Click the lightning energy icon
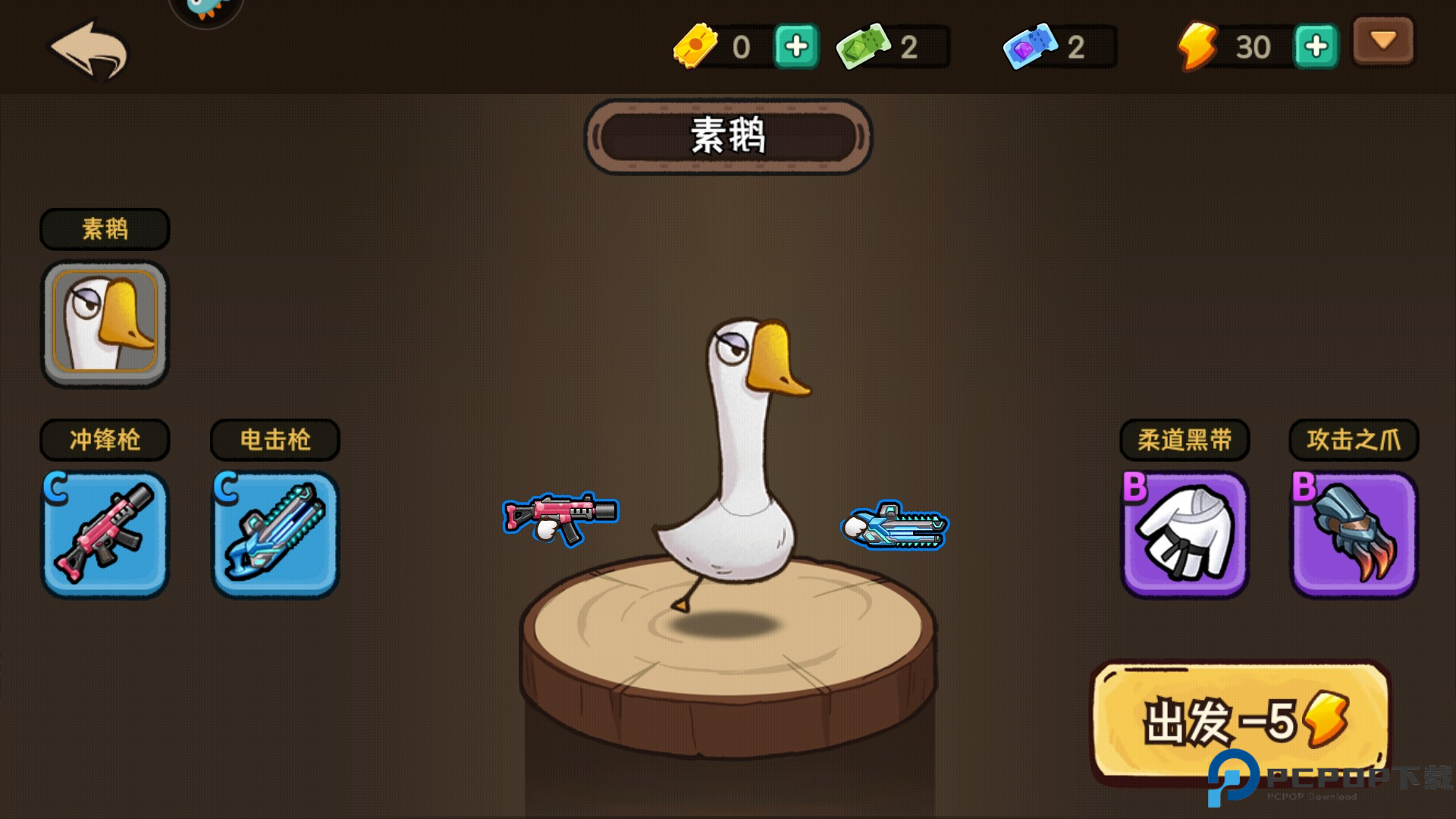 1198,47
